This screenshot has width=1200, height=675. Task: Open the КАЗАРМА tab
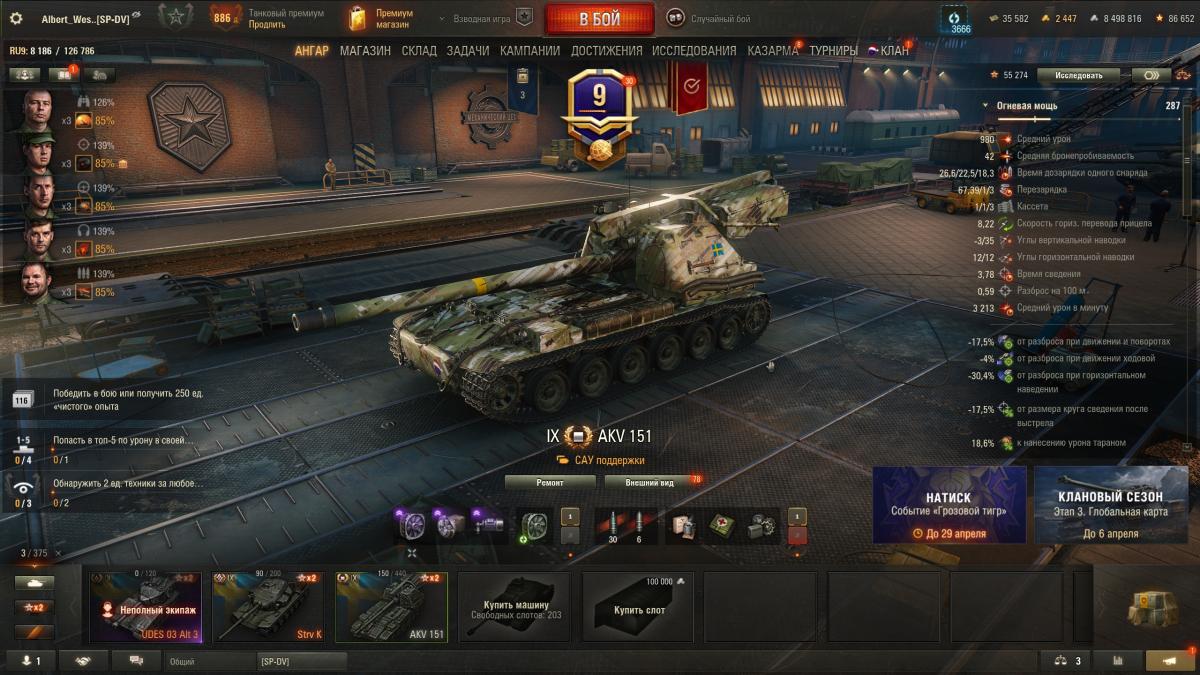(773, 51)
